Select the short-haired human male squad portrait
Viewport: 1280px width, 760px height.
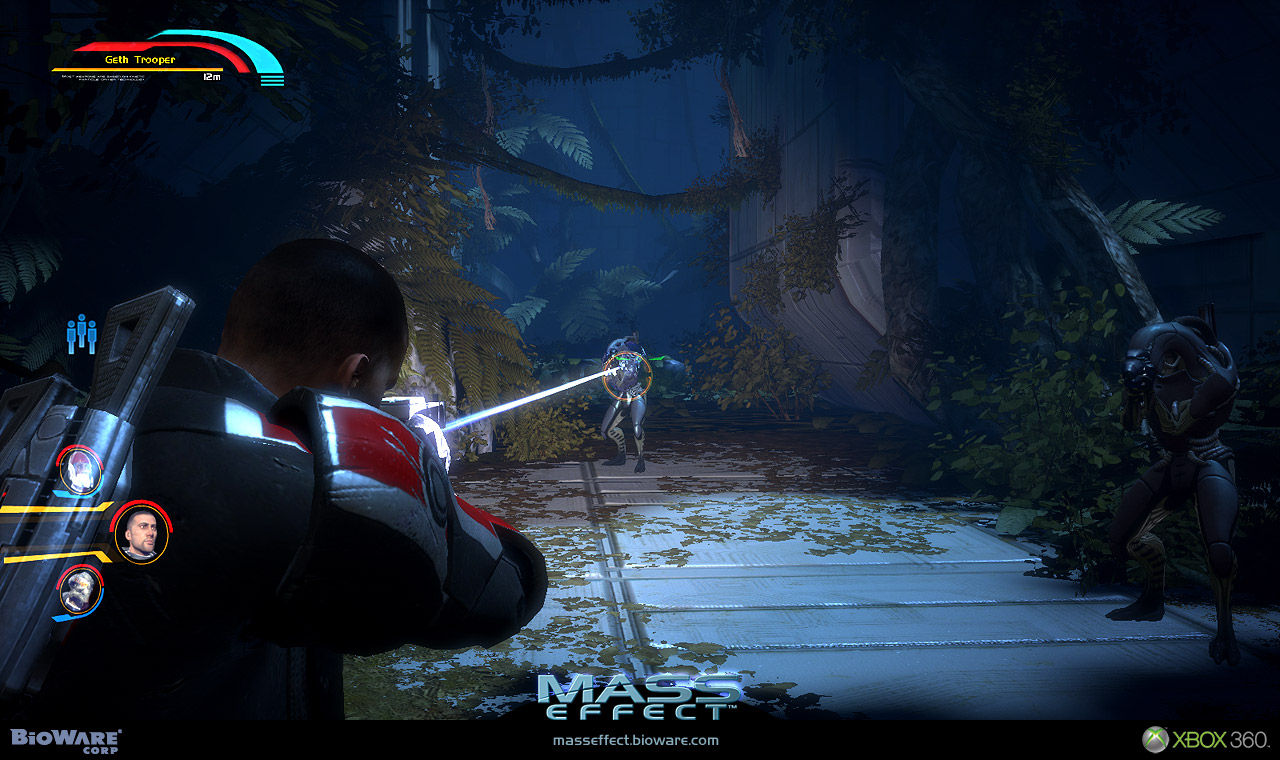click(140, 534)
